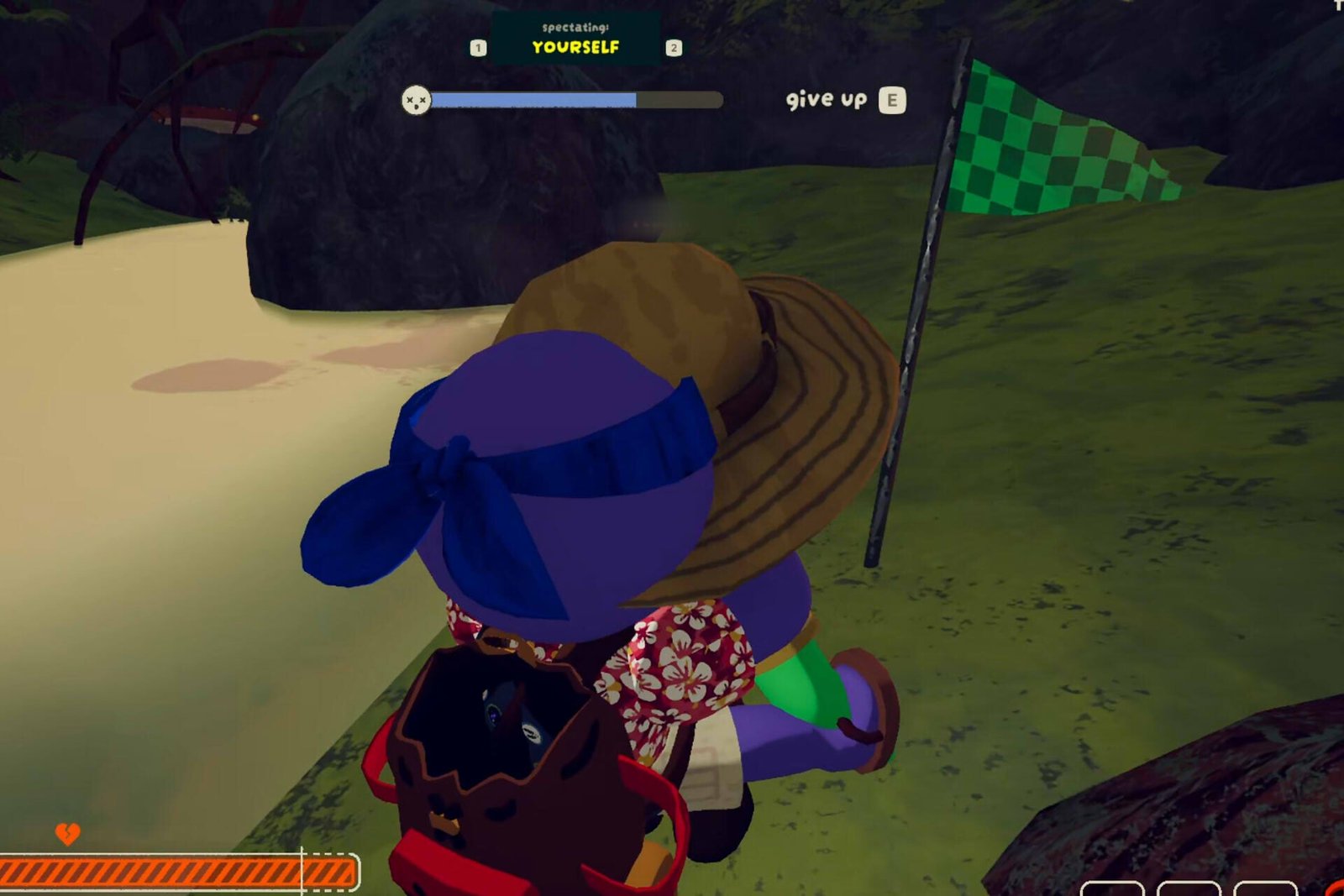Click the flag pole
Image resolution: width=1344 pixels, height=896 pixels.
point(916,353)
